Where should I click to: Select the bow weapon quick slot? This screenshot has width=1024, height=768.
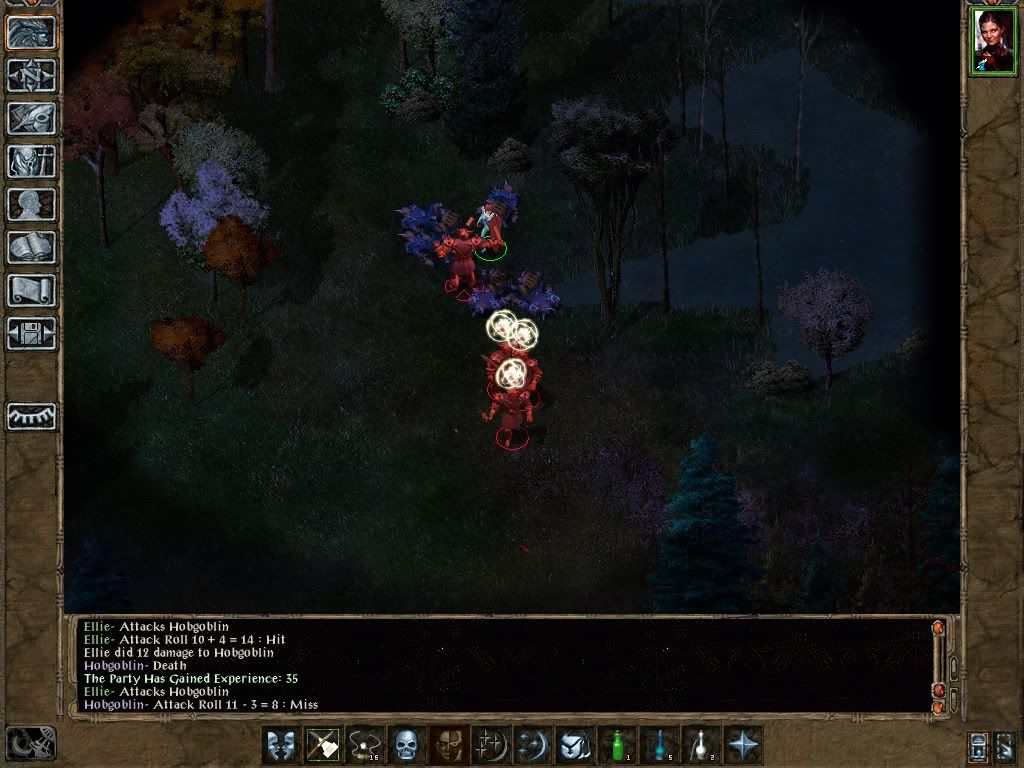pyautogui.click(x=322, y=745)
